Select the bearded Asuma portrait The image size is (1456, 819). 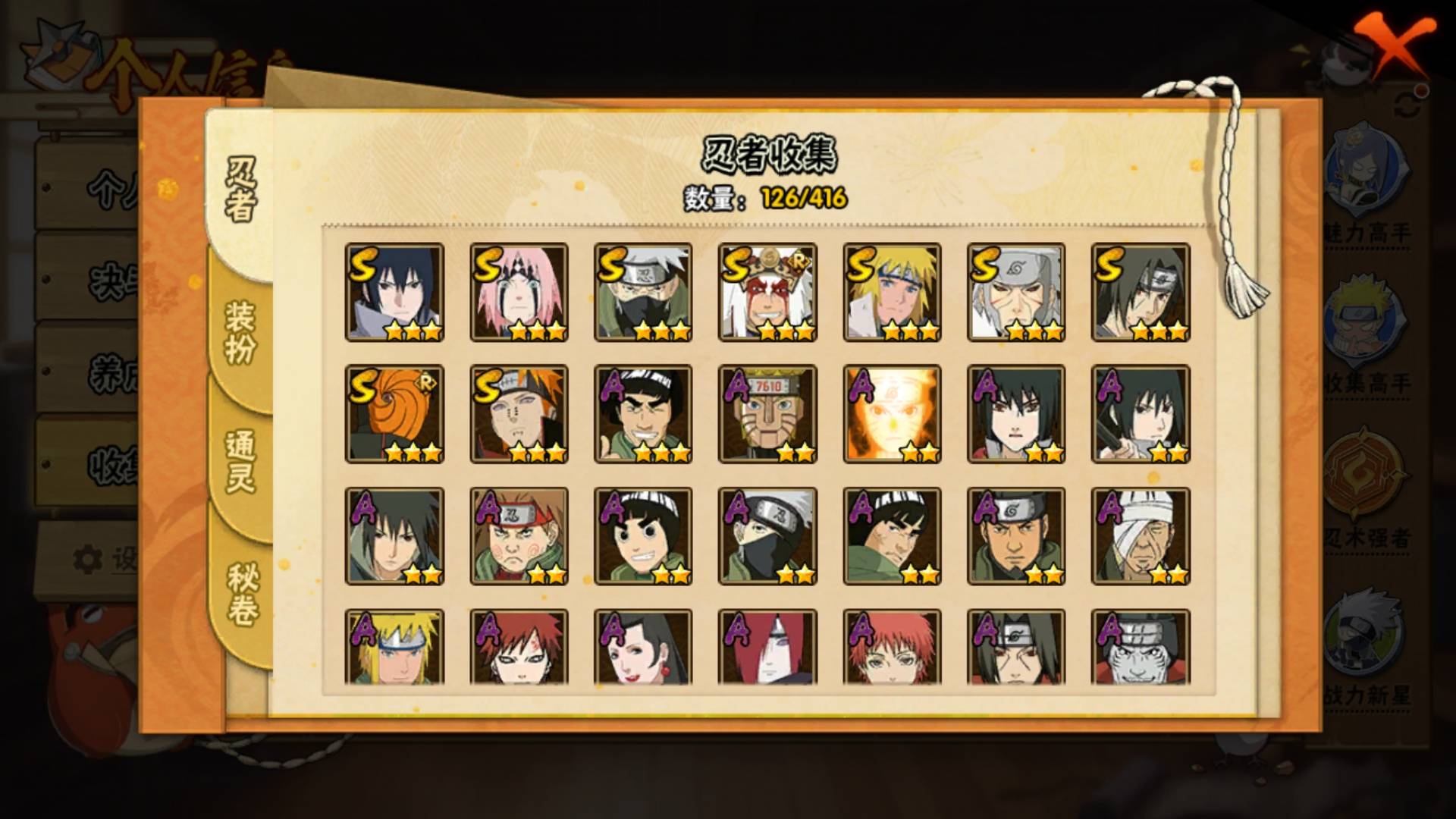(x=1016, y=536)
